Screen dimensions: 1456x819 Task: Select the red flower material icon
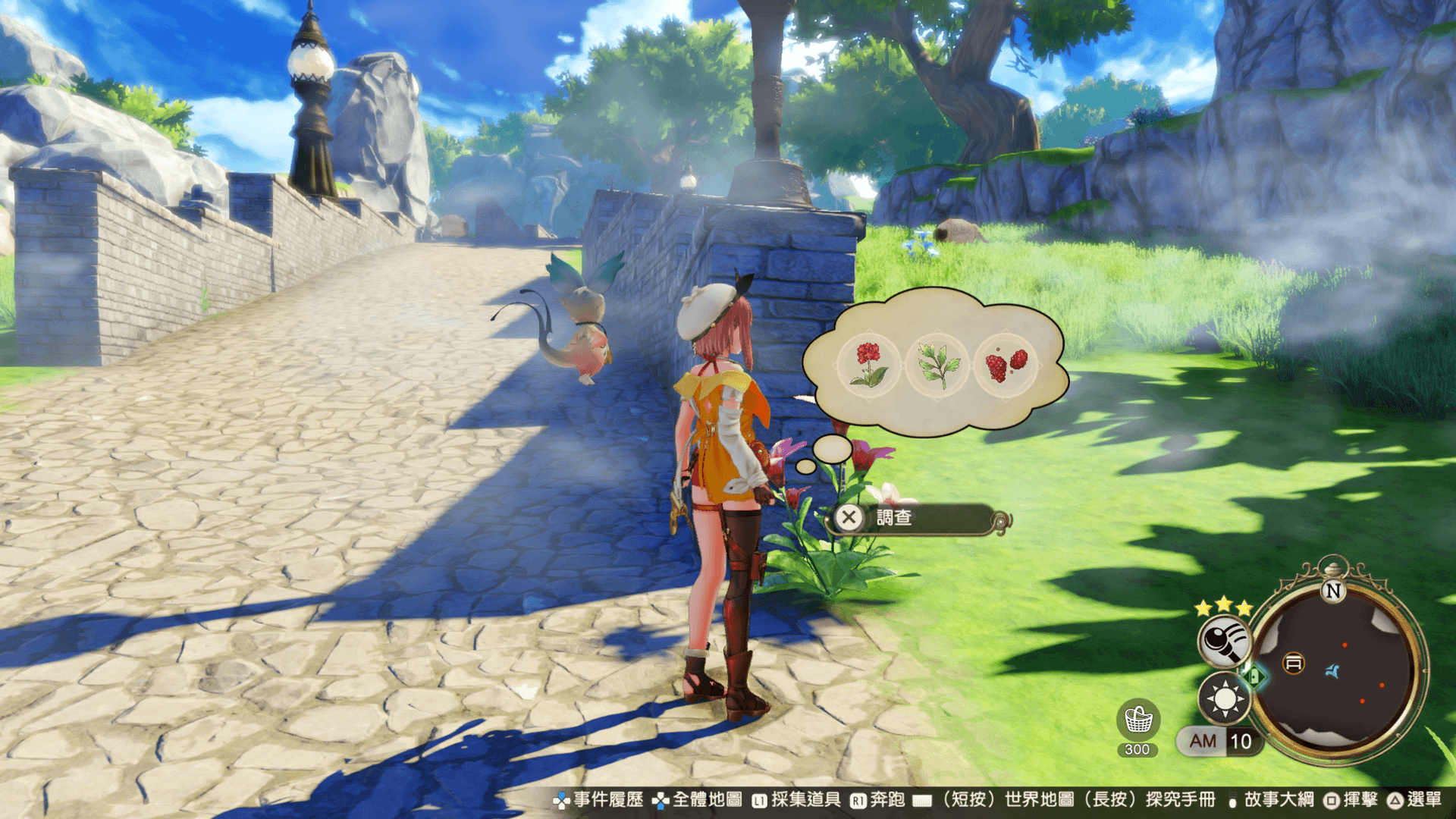tap(870, 365)
